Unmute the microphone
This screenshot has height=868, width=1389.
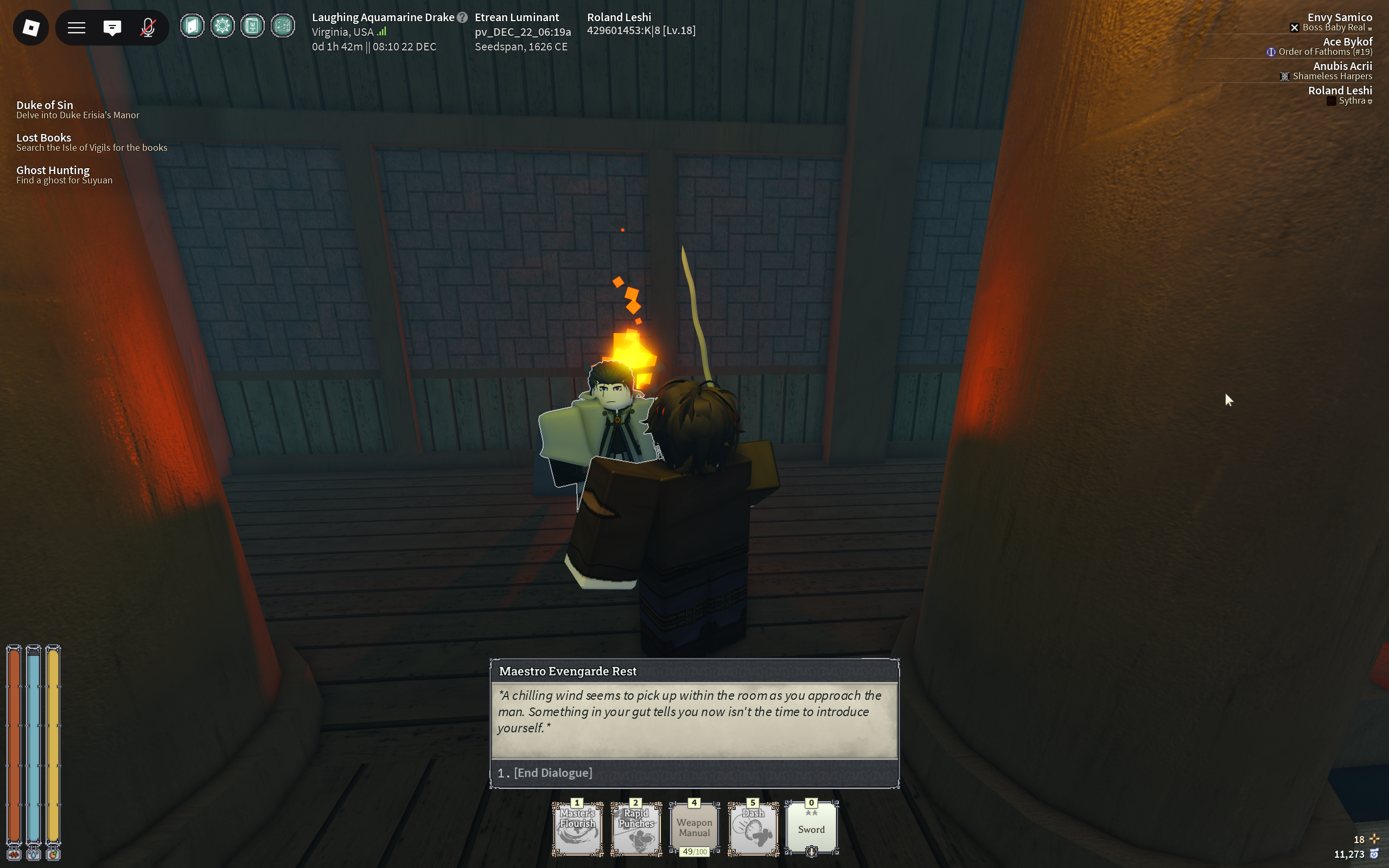pos(148,28)
